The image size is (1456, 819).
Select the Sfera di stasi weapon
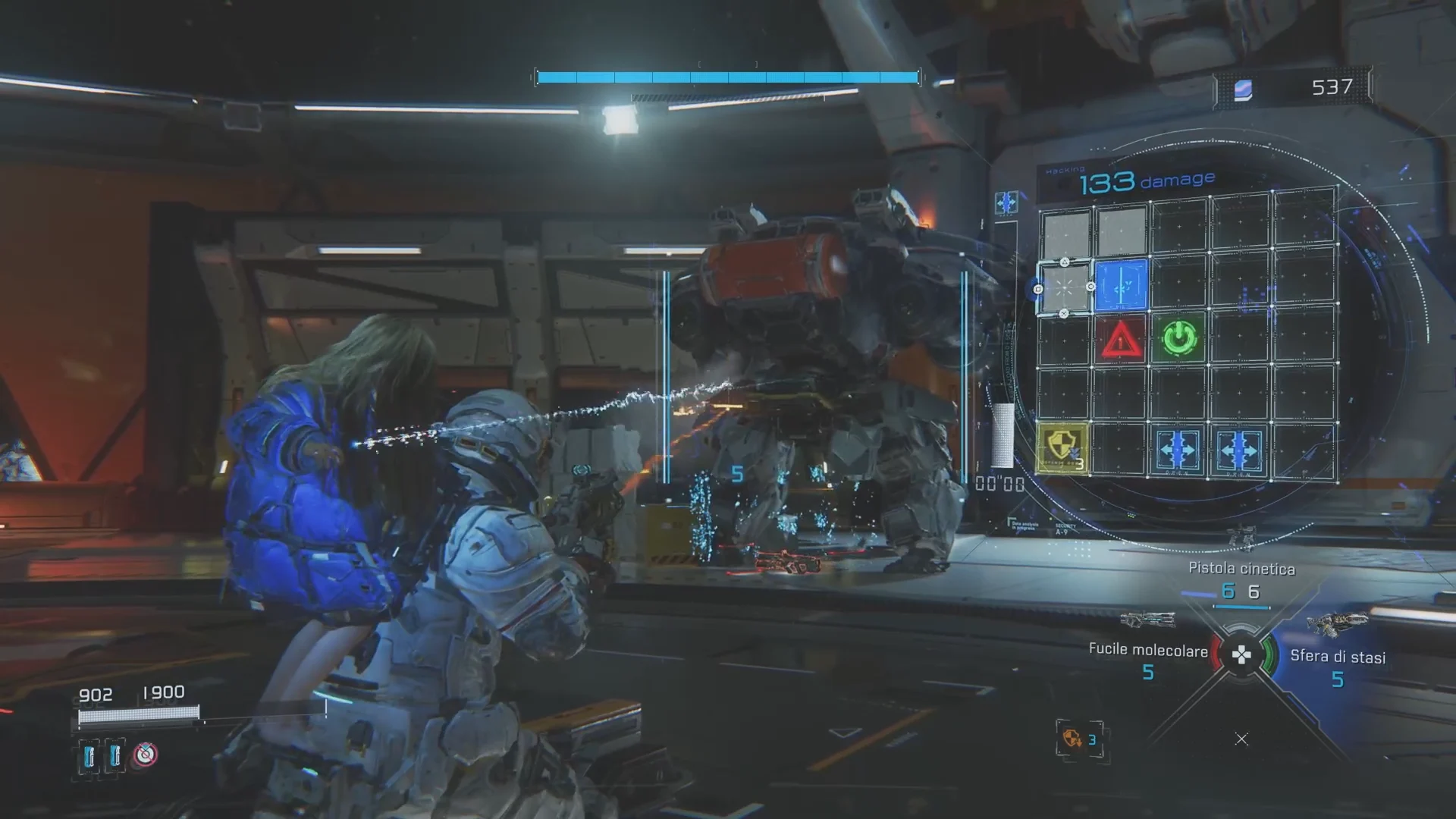1337,657
